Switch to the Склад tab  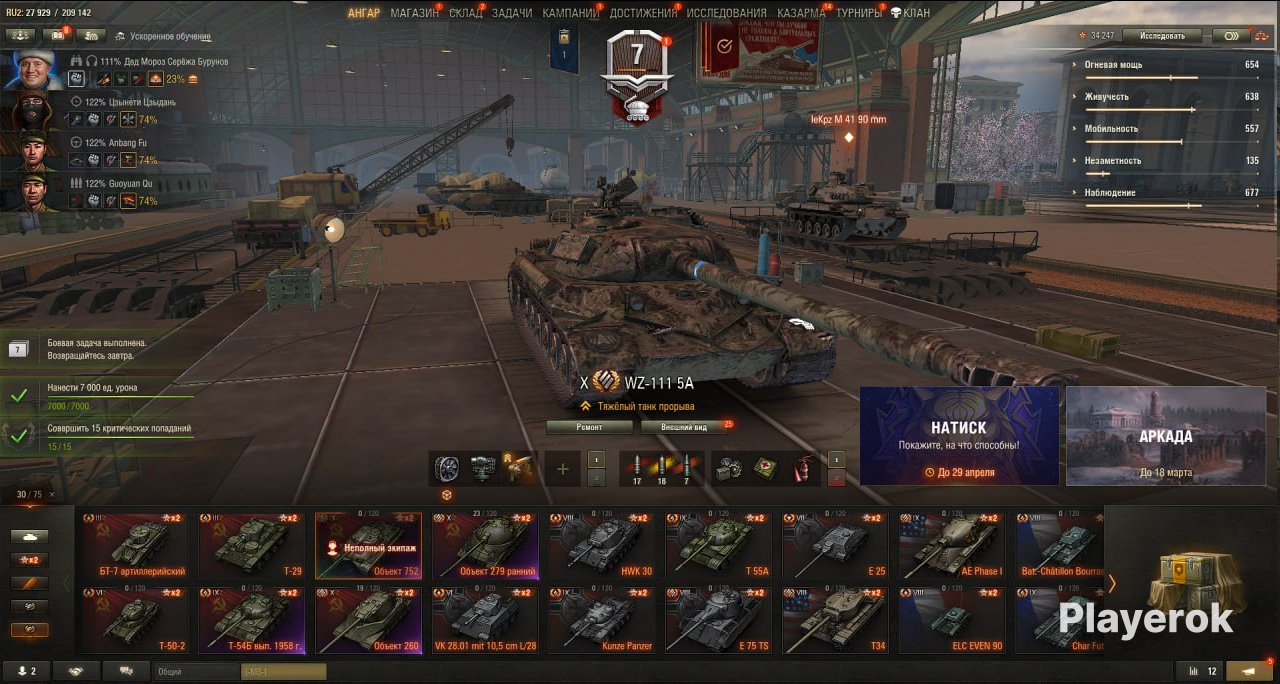pyautogui.click(x=465, y=13)
